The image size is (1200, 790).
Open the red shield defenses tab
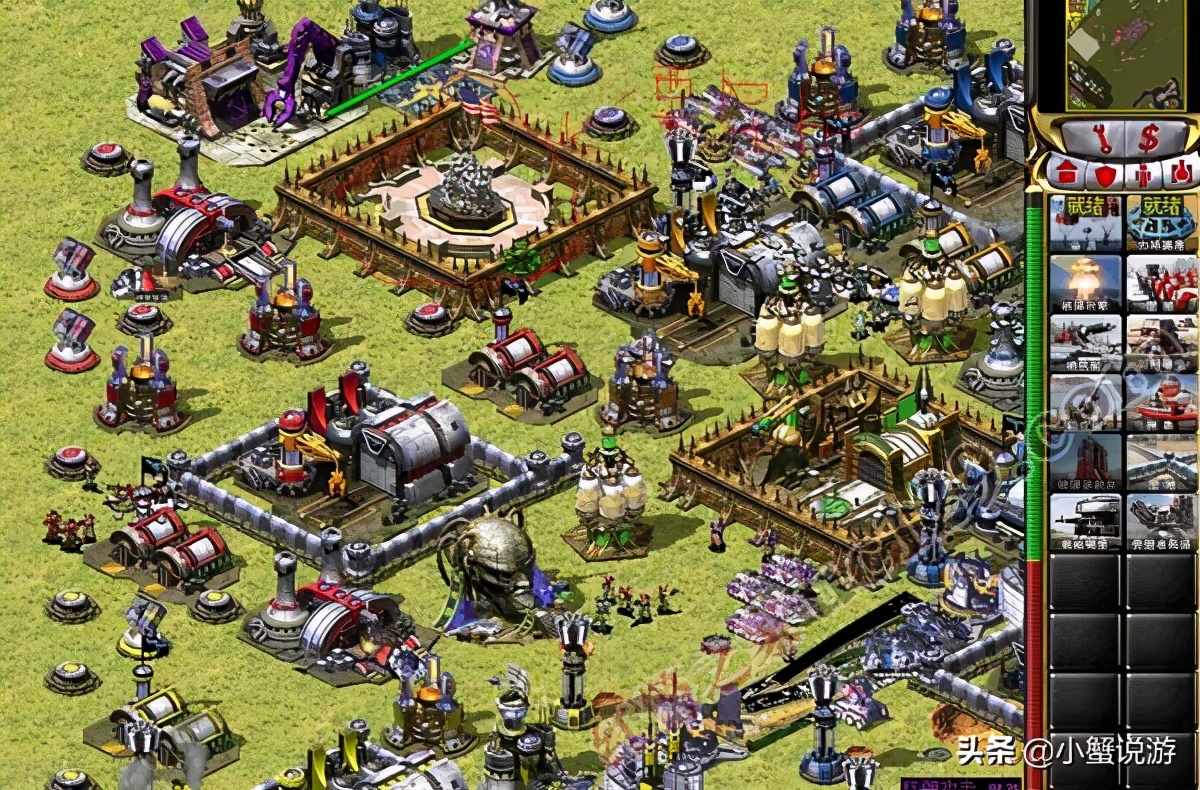point(1105,173)
